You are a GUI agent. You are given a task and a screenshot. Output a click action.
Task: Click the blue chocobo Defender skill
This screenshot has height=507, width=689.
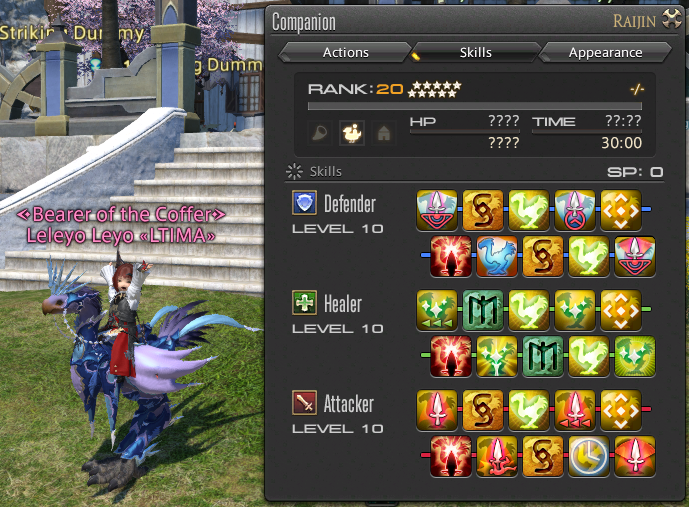pyautogui.click(x=496, y=256)
